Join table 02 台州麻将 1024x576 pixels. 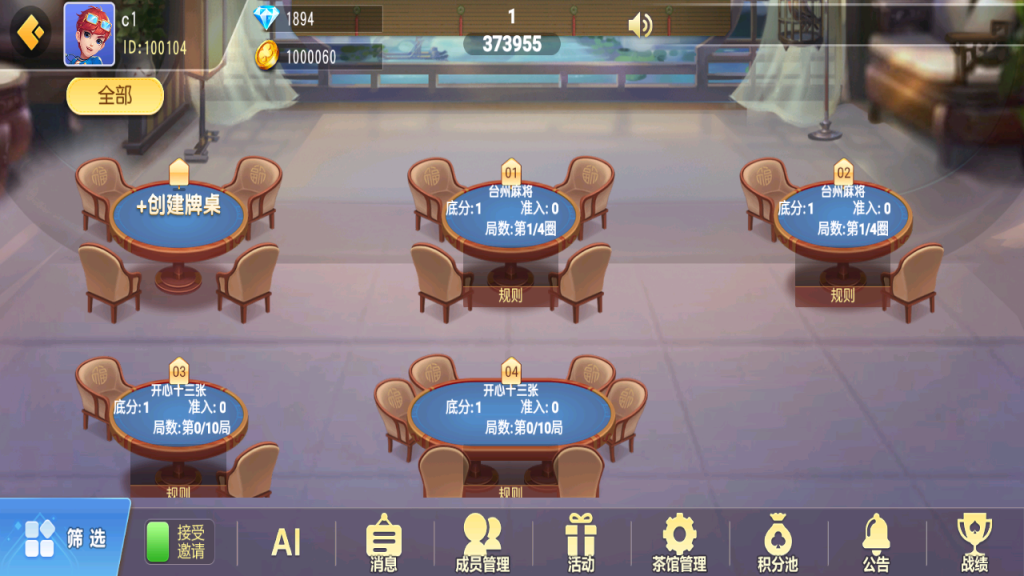pos(842,210)
